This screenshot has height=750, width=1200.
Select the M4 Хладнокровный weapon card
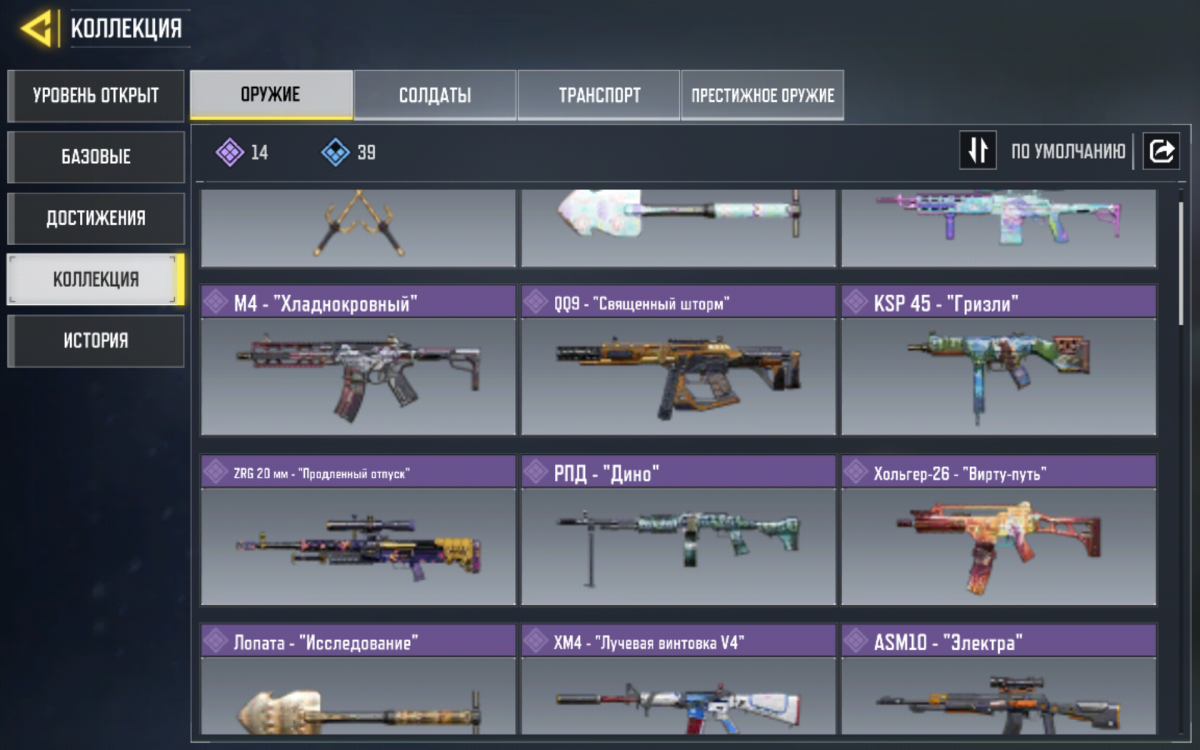coord(358,360)
